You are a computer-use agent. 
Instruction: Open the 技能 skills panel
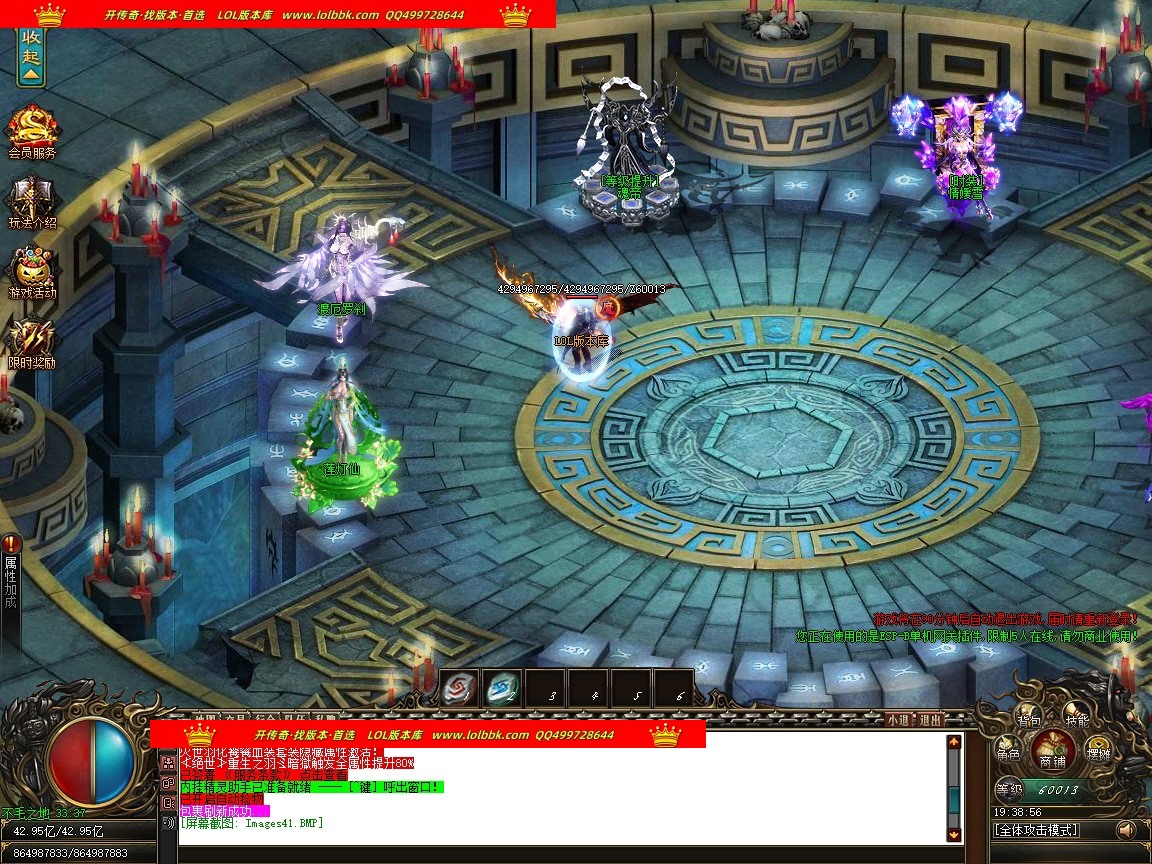1076,718
